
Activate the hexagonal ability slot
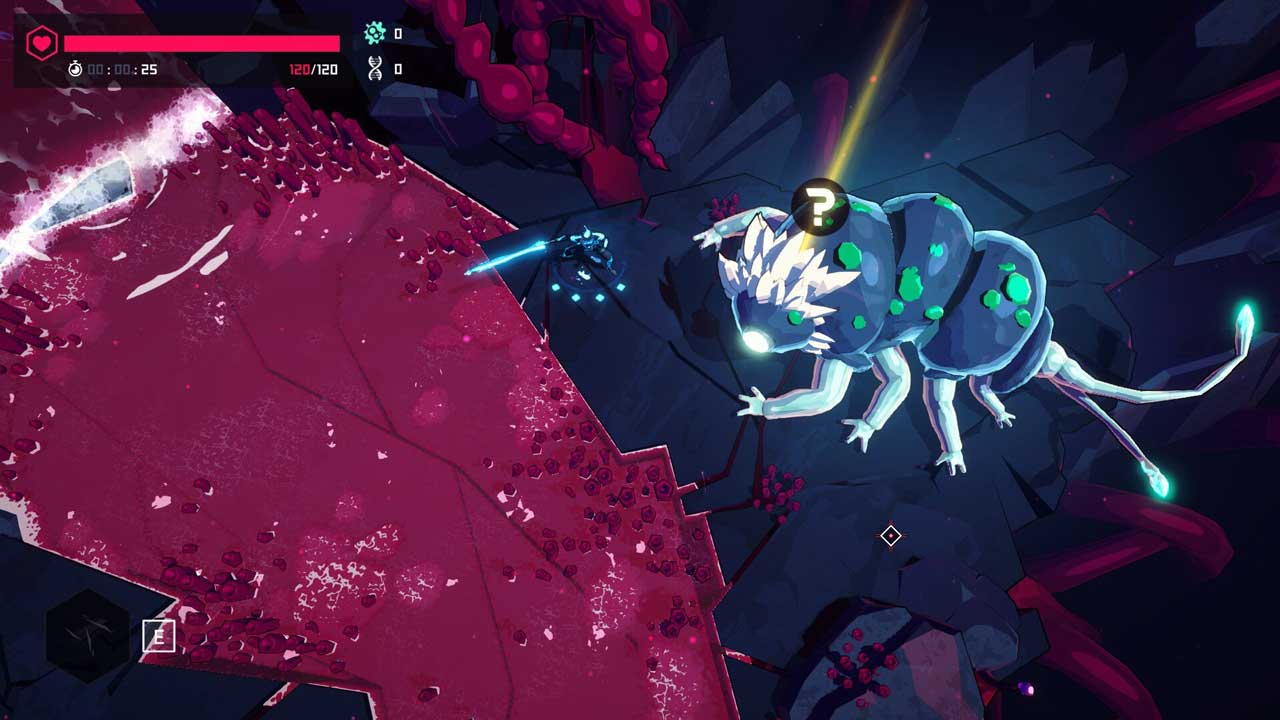(88, 634)
